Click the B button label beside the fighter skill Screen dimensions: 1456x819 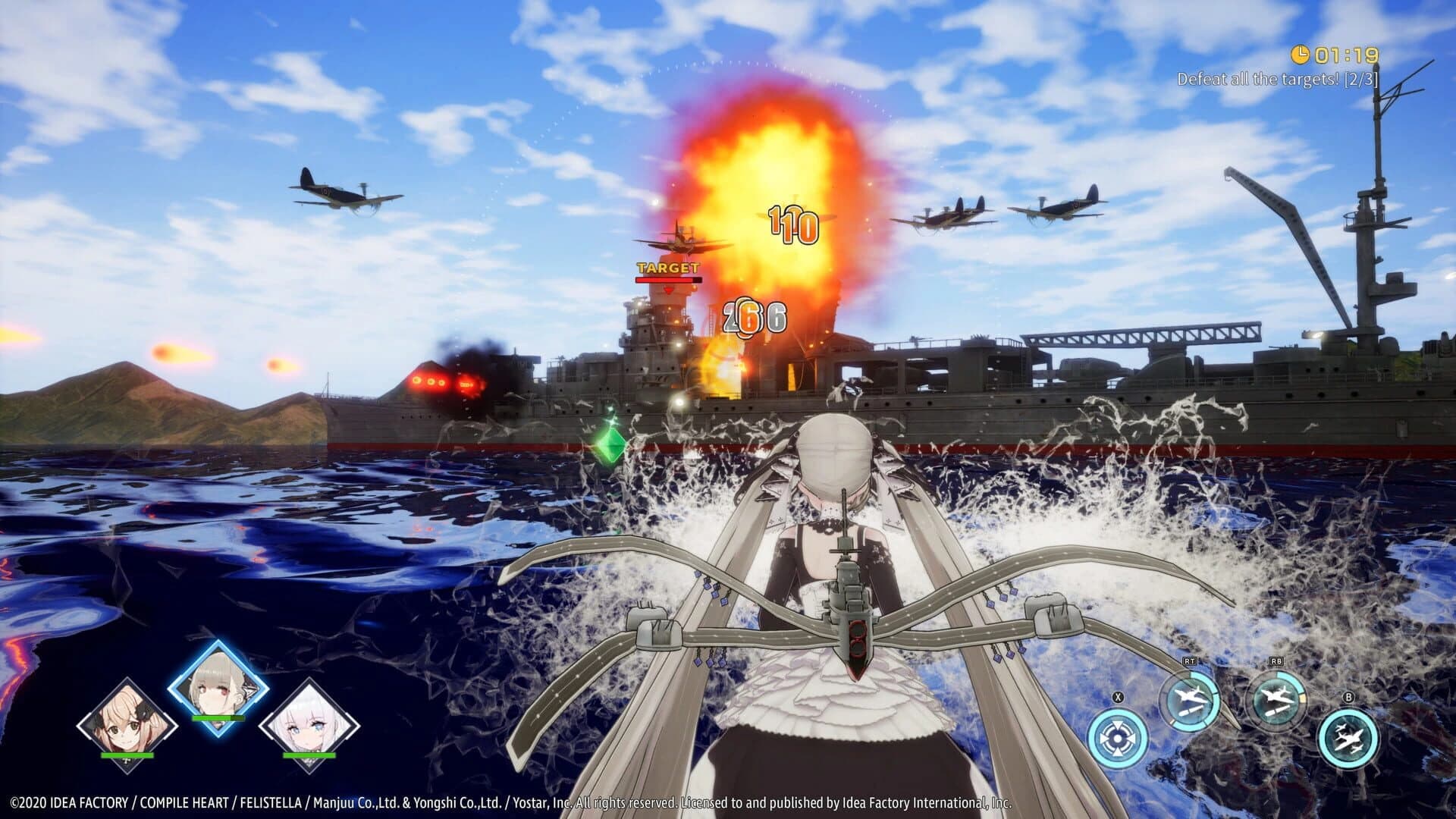[x=1349, y=696]
